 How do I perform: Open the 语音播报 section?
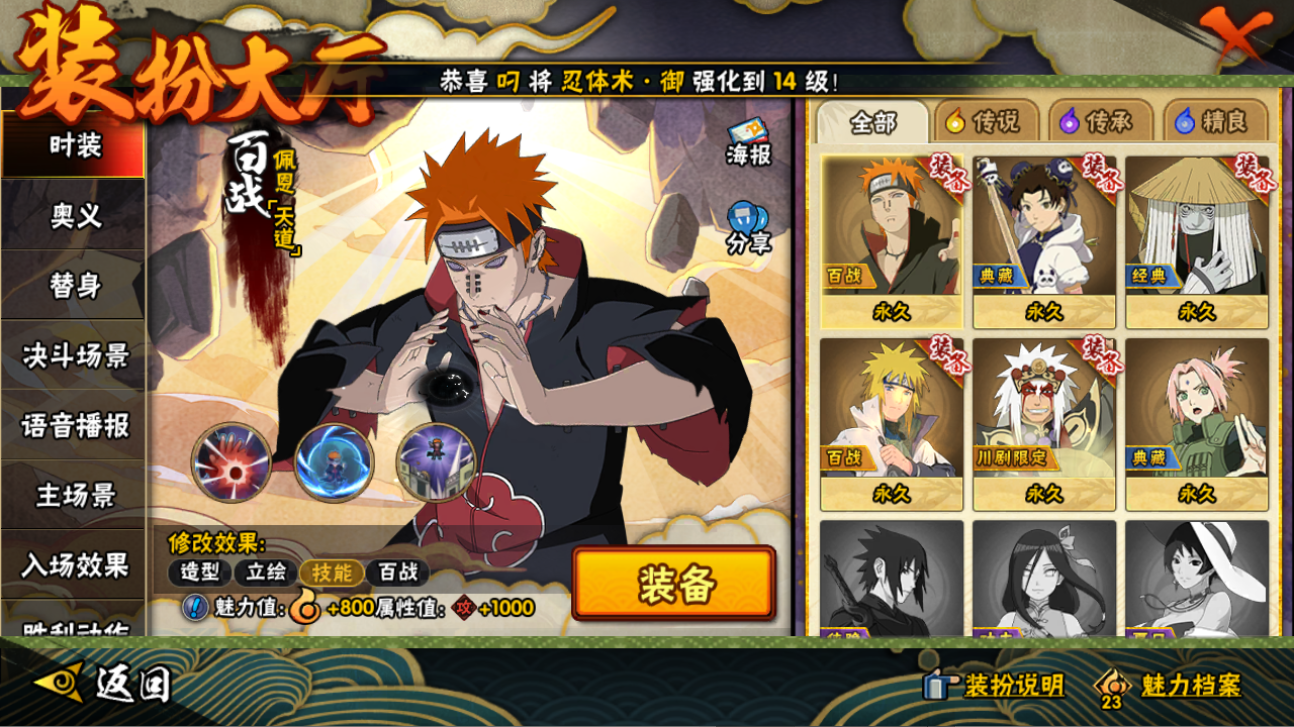pos(75,425)
